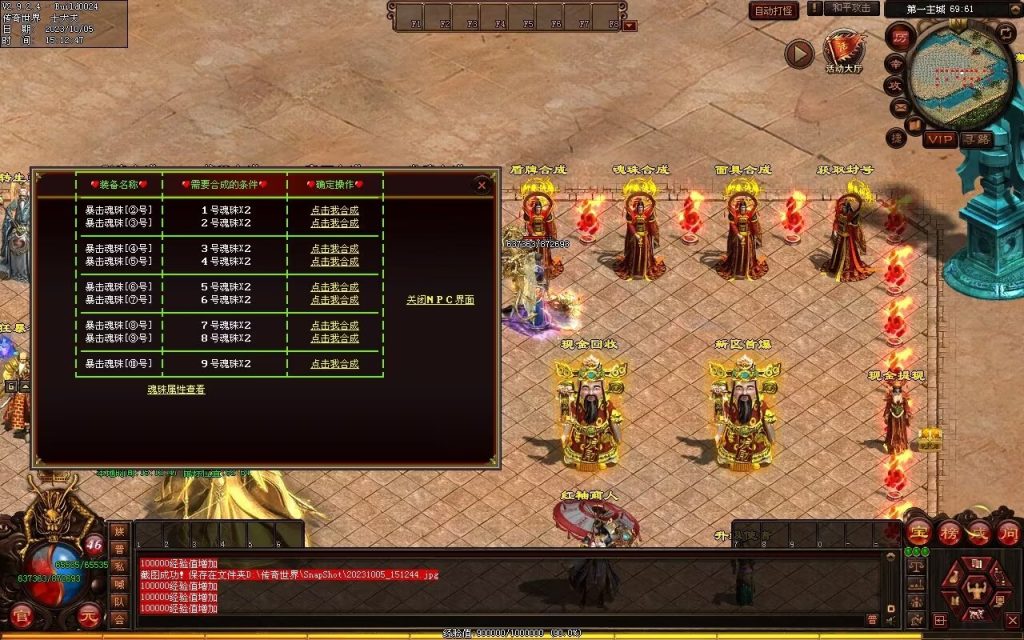Viewport: 1024px width, 640px height.
Task: Click the mail envelope icon
Action: [x=898, y=107]
